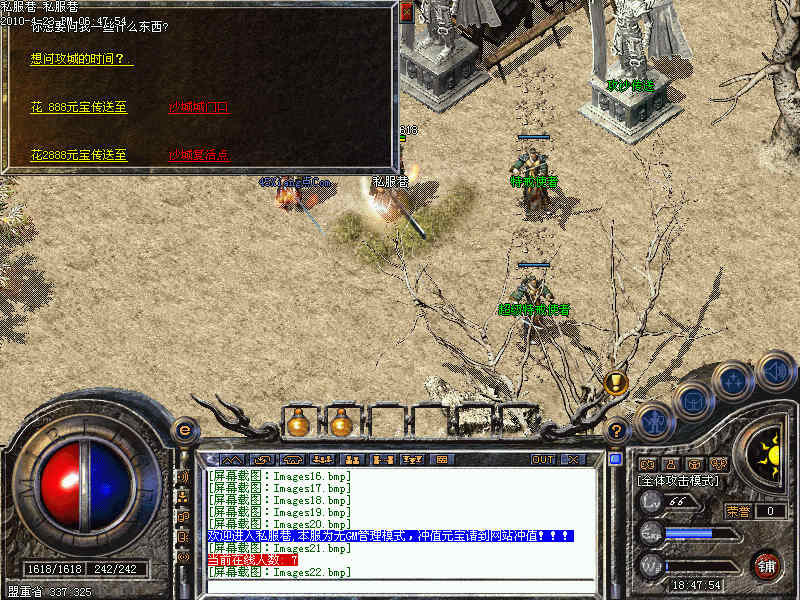Choose the 888 元宝 teleport option
The width and height of the screenshot is (800, 600).
click(x=79, y=107)
